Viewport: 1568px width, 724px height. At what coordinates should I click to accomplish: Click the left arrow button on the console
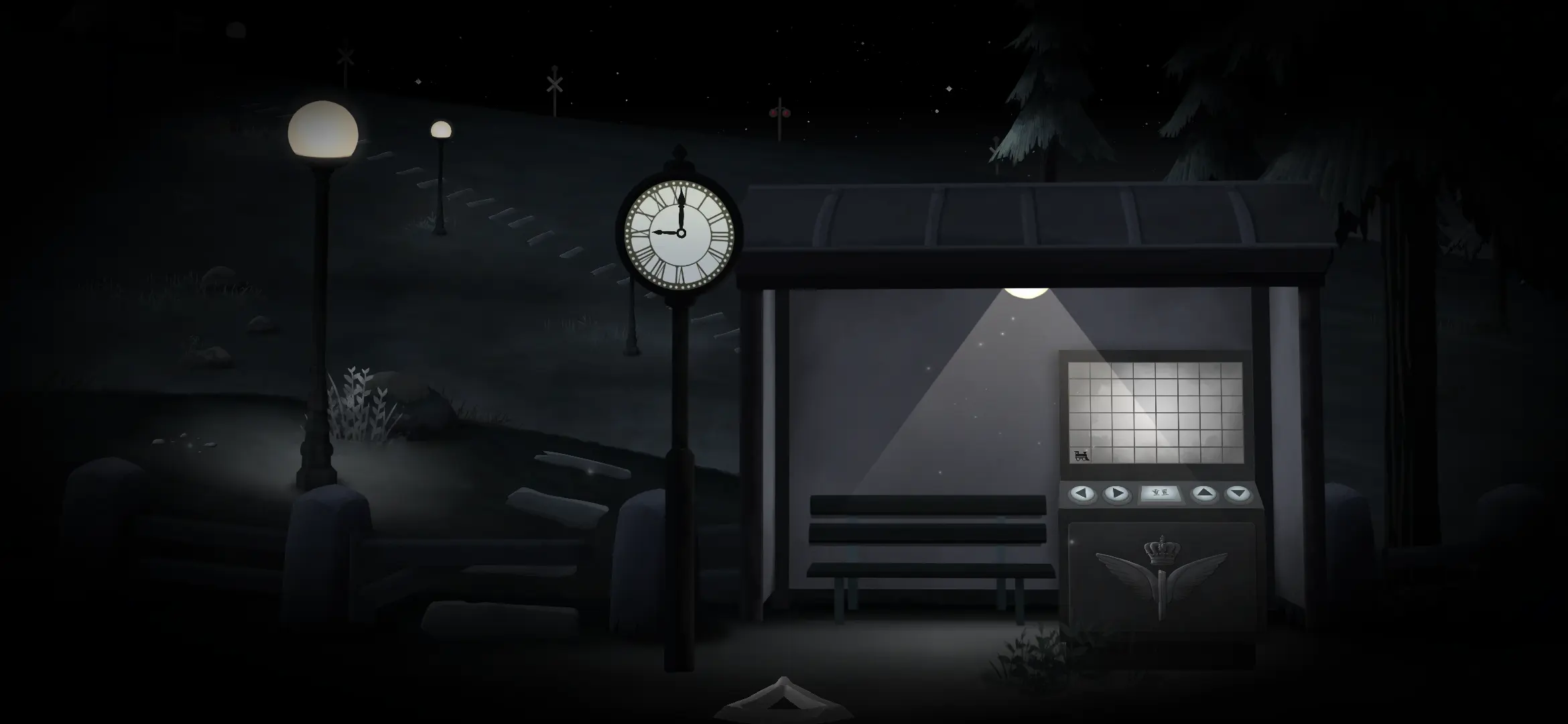click(x=1082, y=494)
